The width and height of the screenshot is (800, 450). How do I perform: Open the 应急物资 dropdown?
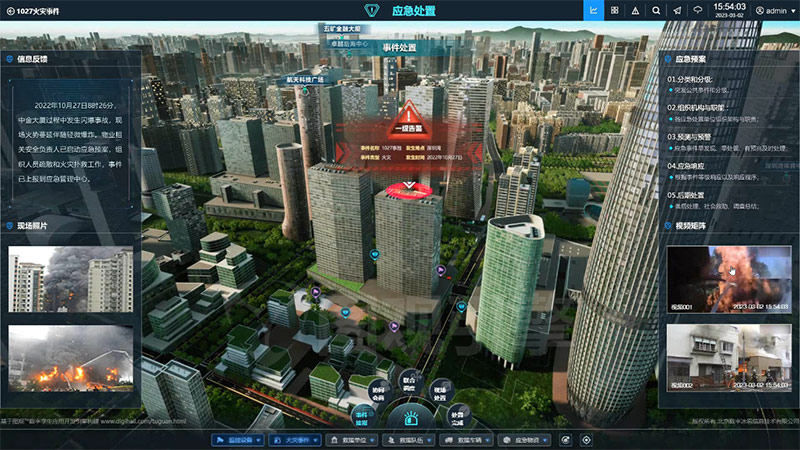tap(524, 440)
